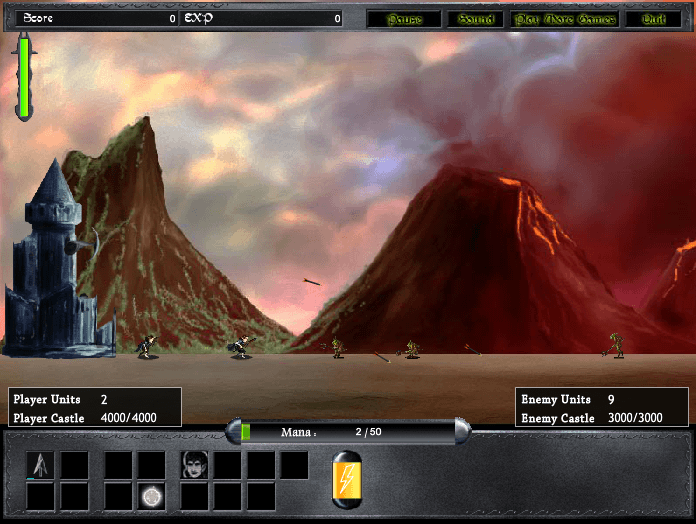Screen dimensions: 696x524
Task: Pause the game
Action: tap(404, 19)
